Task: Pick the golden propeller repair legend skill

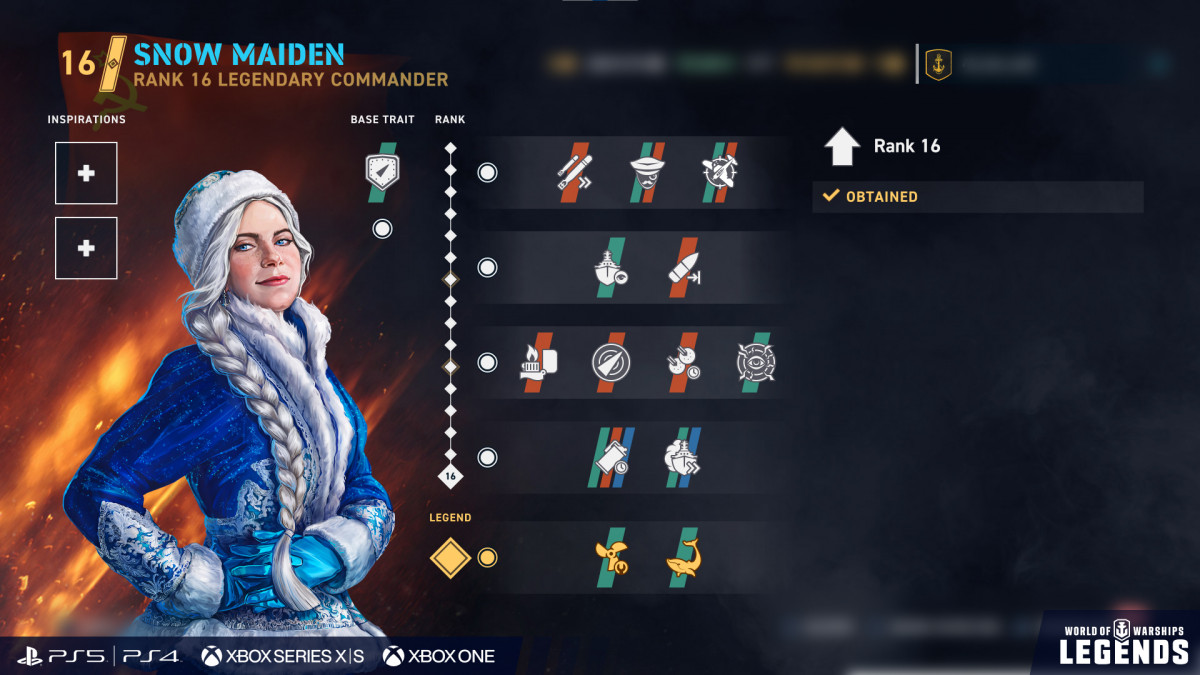Action: click(611, 557)
